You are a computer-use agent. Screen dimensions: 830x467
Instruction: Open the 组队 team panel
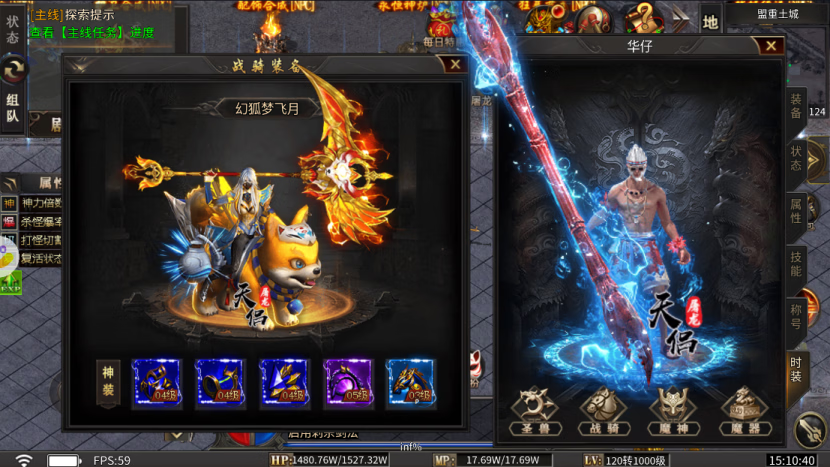tap(13, 108)
